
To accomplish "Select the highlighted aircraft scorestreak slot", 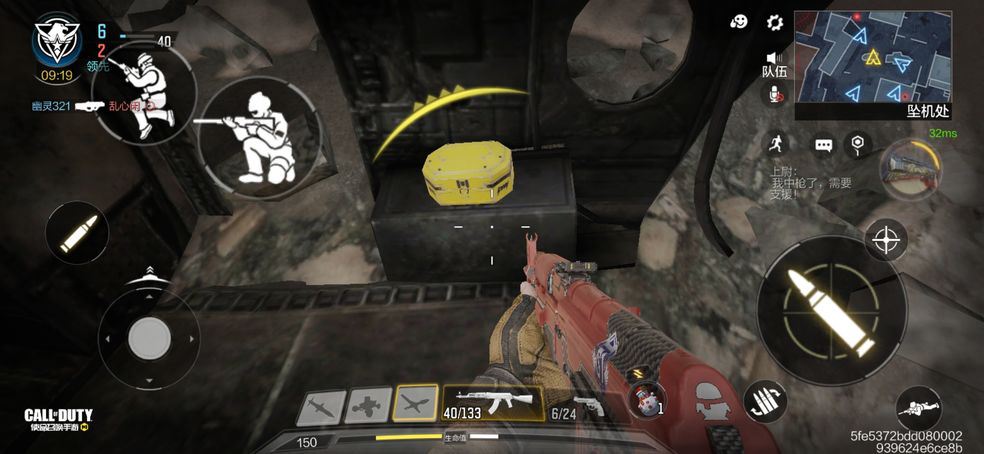I will pos(416,403).
